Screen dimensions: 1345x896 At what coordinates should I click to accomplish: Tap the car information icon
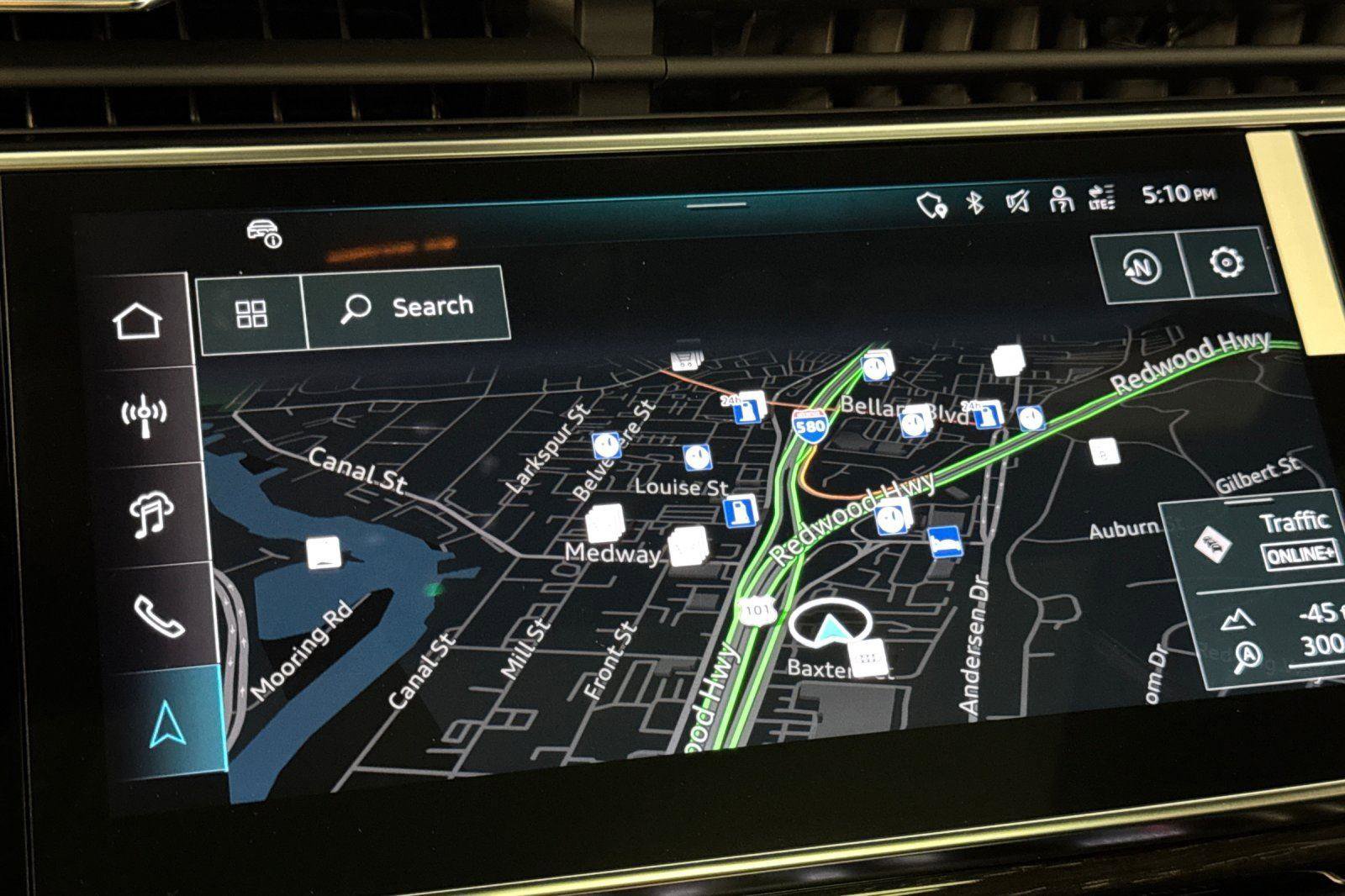tap(264, 233)
